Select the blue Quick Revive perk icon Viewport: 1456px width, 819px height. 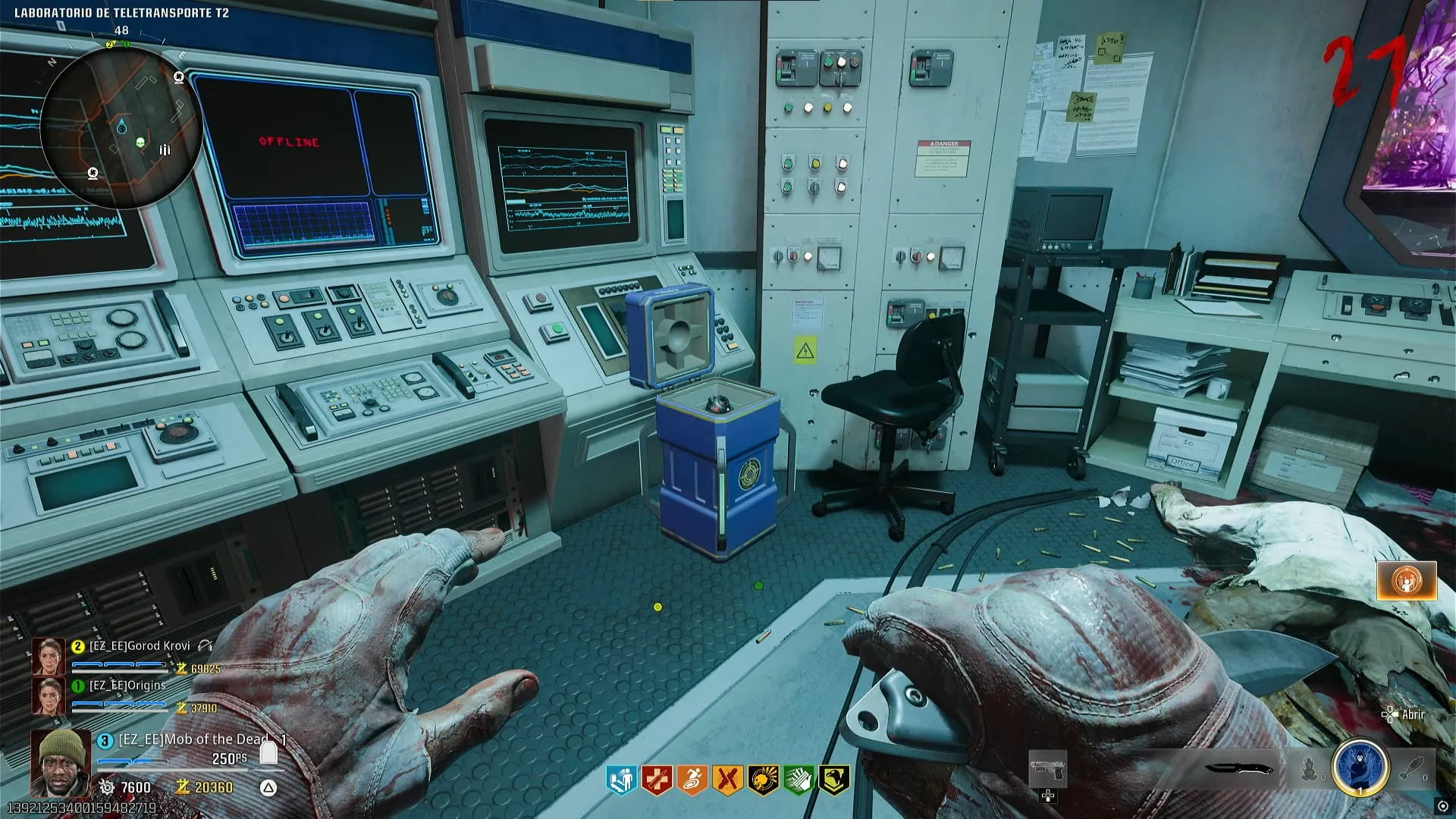click(622, 780)
